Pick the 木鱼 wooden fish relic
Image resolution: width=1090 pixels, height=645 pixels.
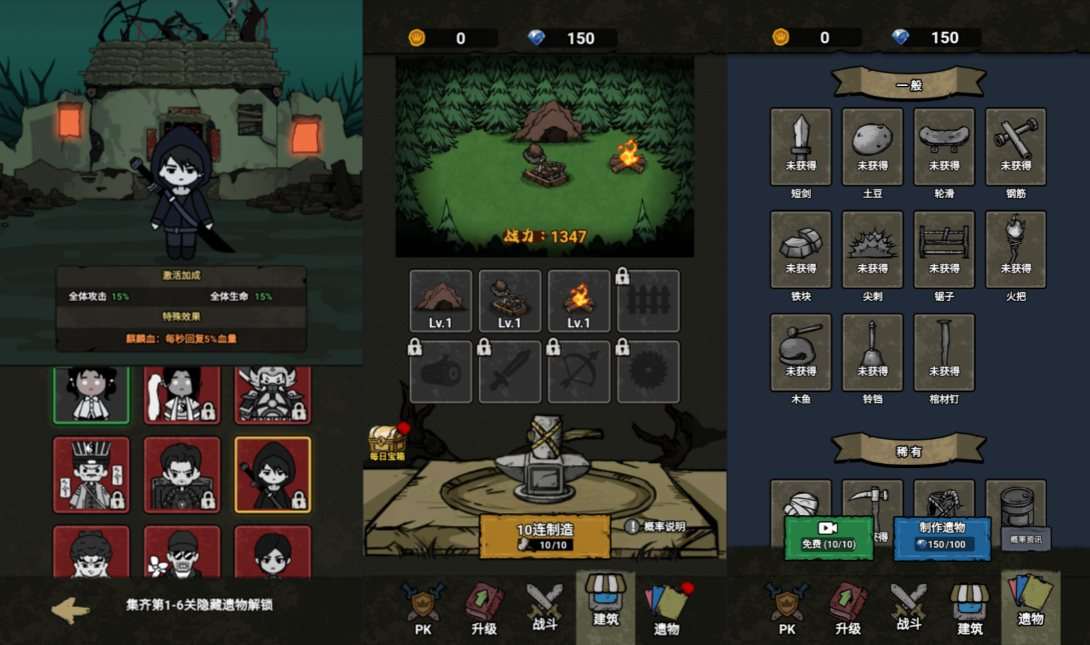tap(801, 352)
